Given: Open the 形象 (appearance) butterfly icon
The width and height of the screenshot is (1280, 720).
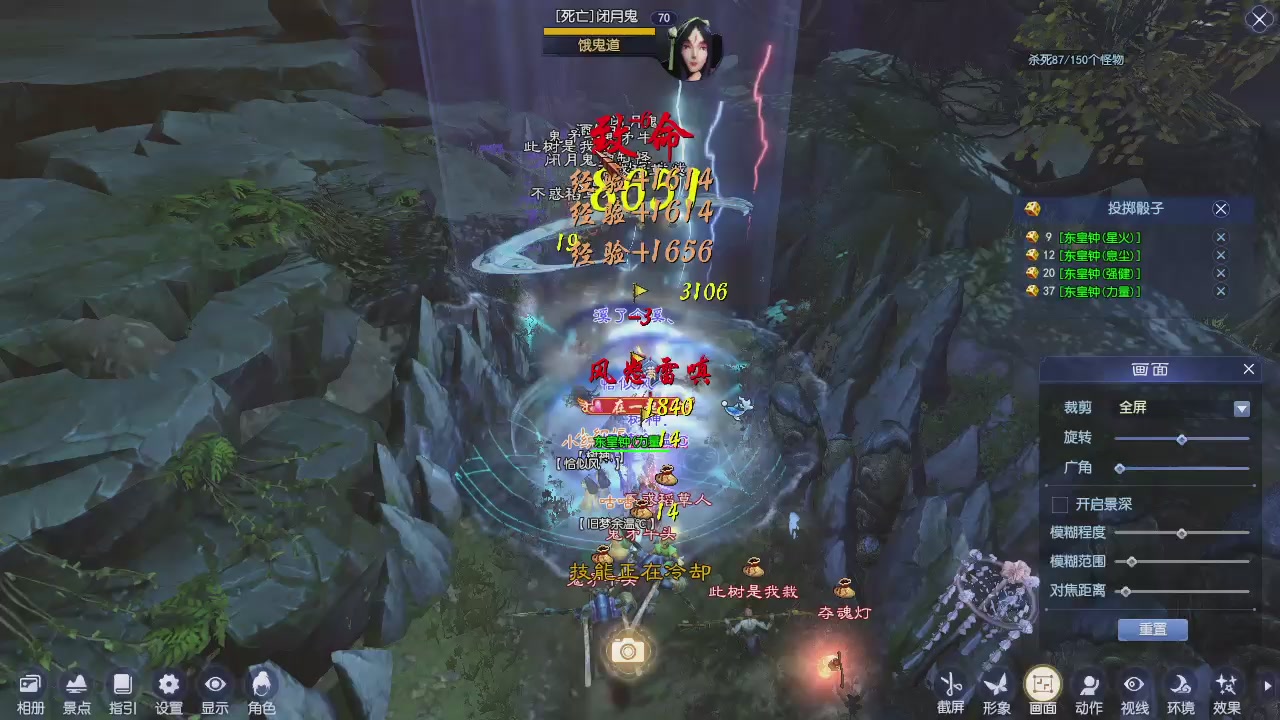Looking at the screenshot, I should (996, 684).
